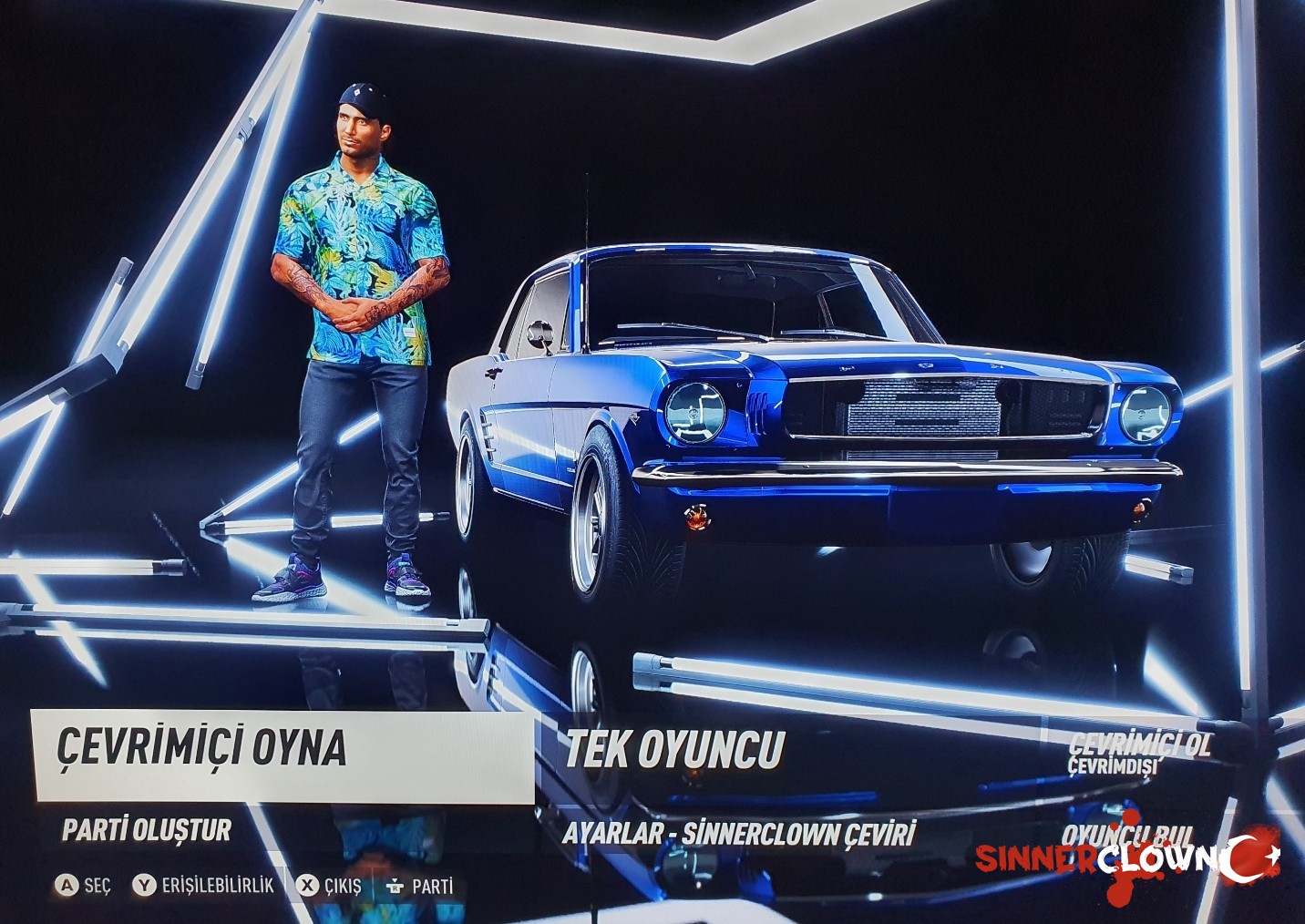Image resolution: width=1305 pixels, height=924 pixels.
Task: Open AYARLAR - SINNERCLOWN ÇEVİRİ settings
Action: click(738, 833)
